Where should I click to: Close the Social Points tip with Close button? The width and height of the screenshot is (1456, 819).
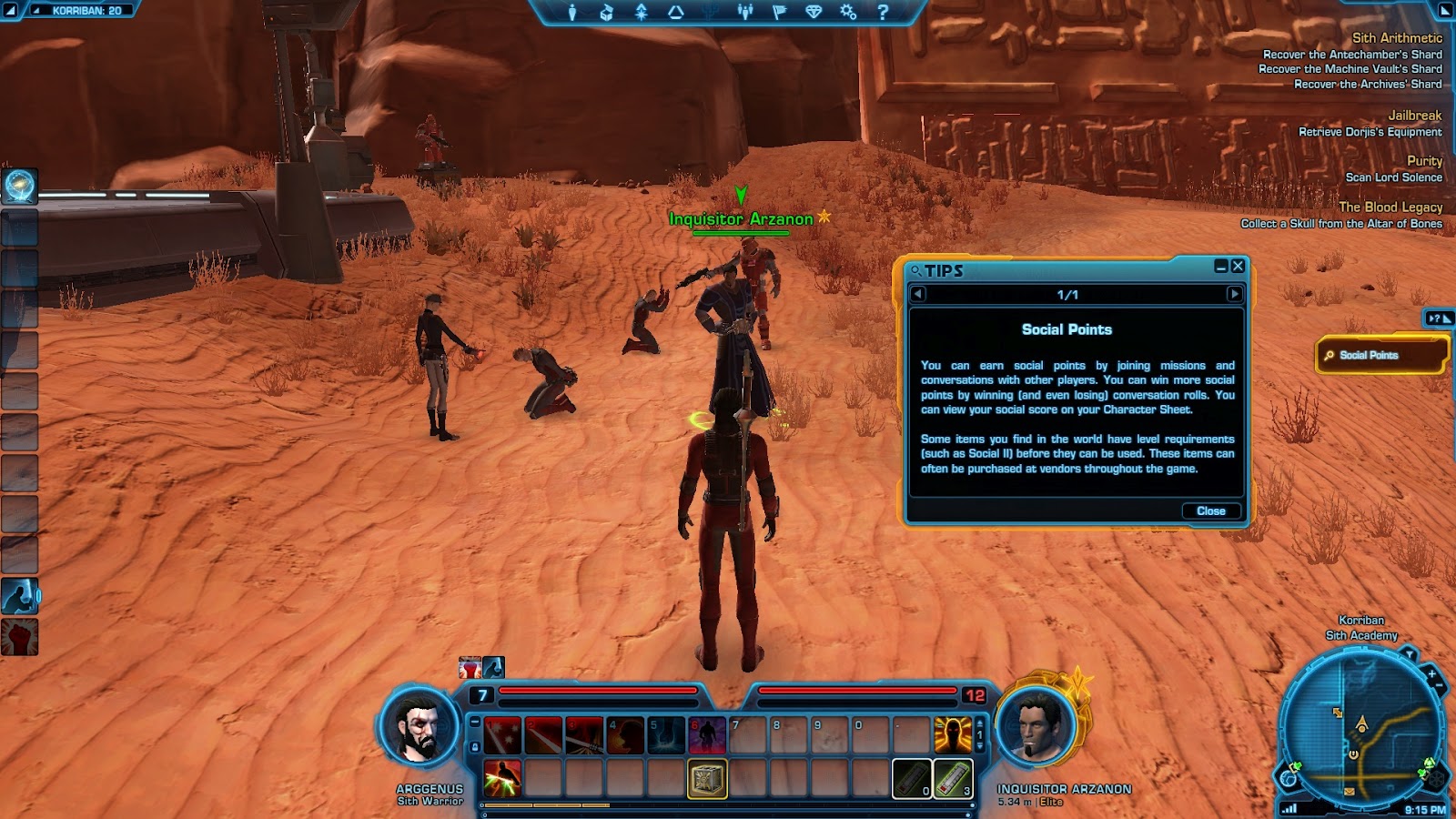click(1210, 511)
